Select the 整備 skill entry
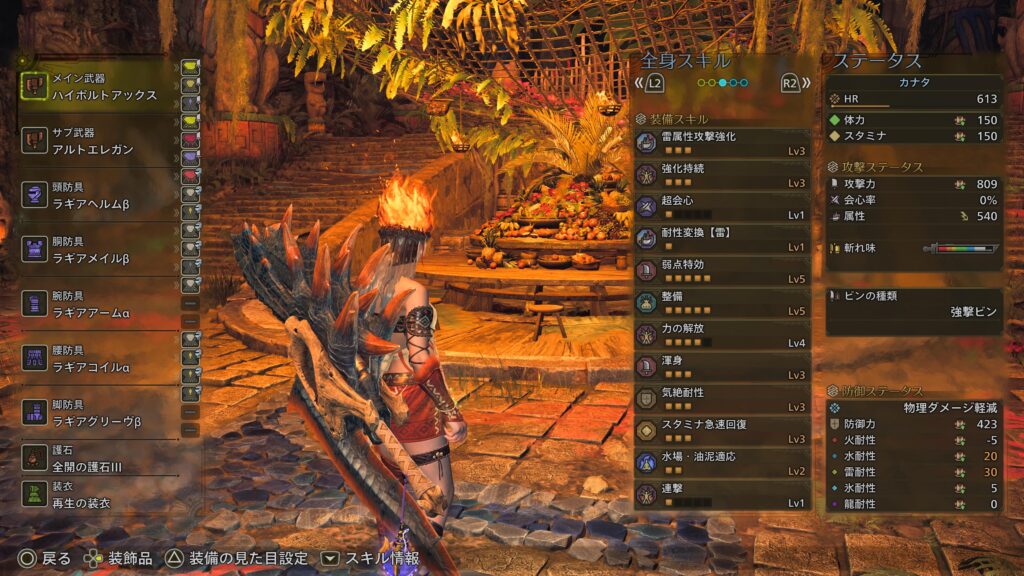This screenshot has width=1024, height=576. (722, 303)
